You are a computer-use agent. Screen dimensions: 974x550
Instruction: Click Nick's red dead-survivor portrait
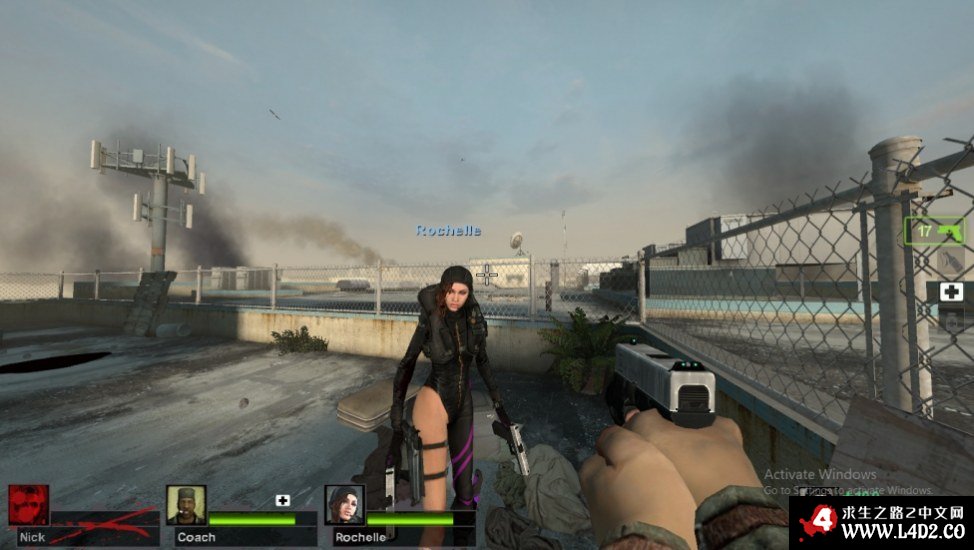[x=28, y=505]
